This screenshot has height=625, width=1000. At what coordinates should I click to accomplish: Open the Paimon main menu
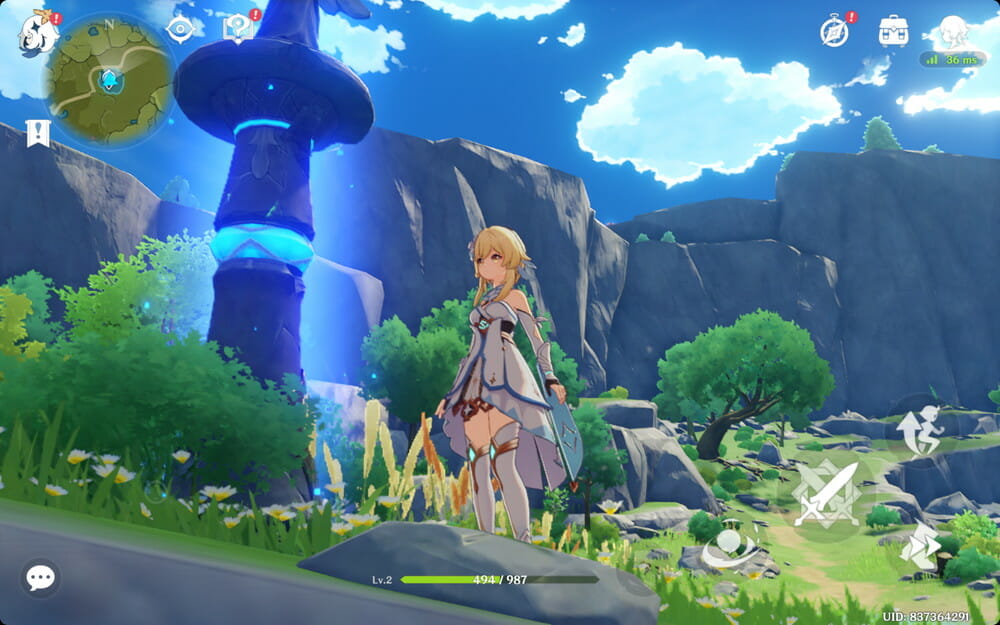click(37, 33)
